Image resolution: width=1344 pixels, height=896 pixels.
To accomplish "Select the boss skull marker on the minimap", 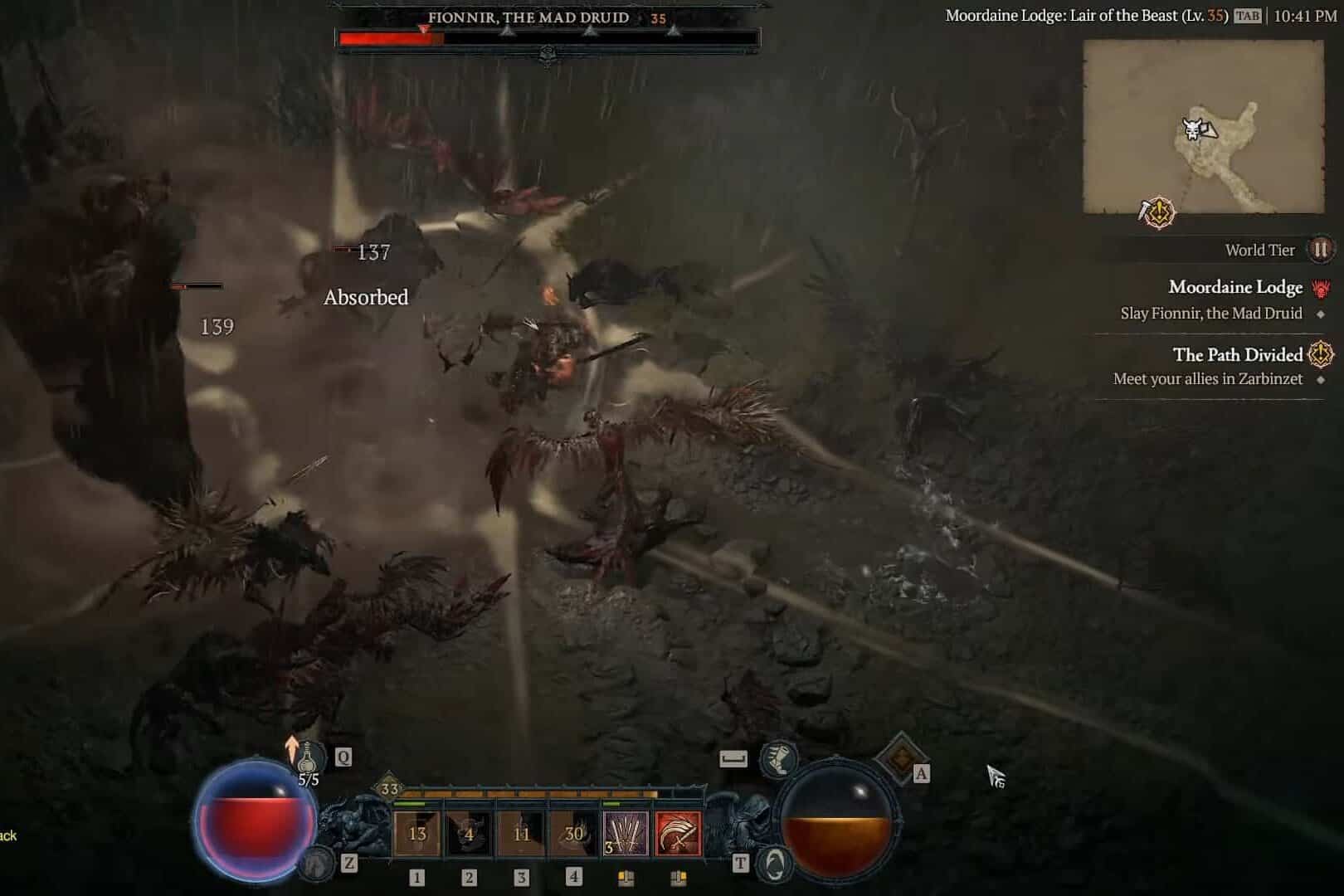I will (x=1191, y=131).
